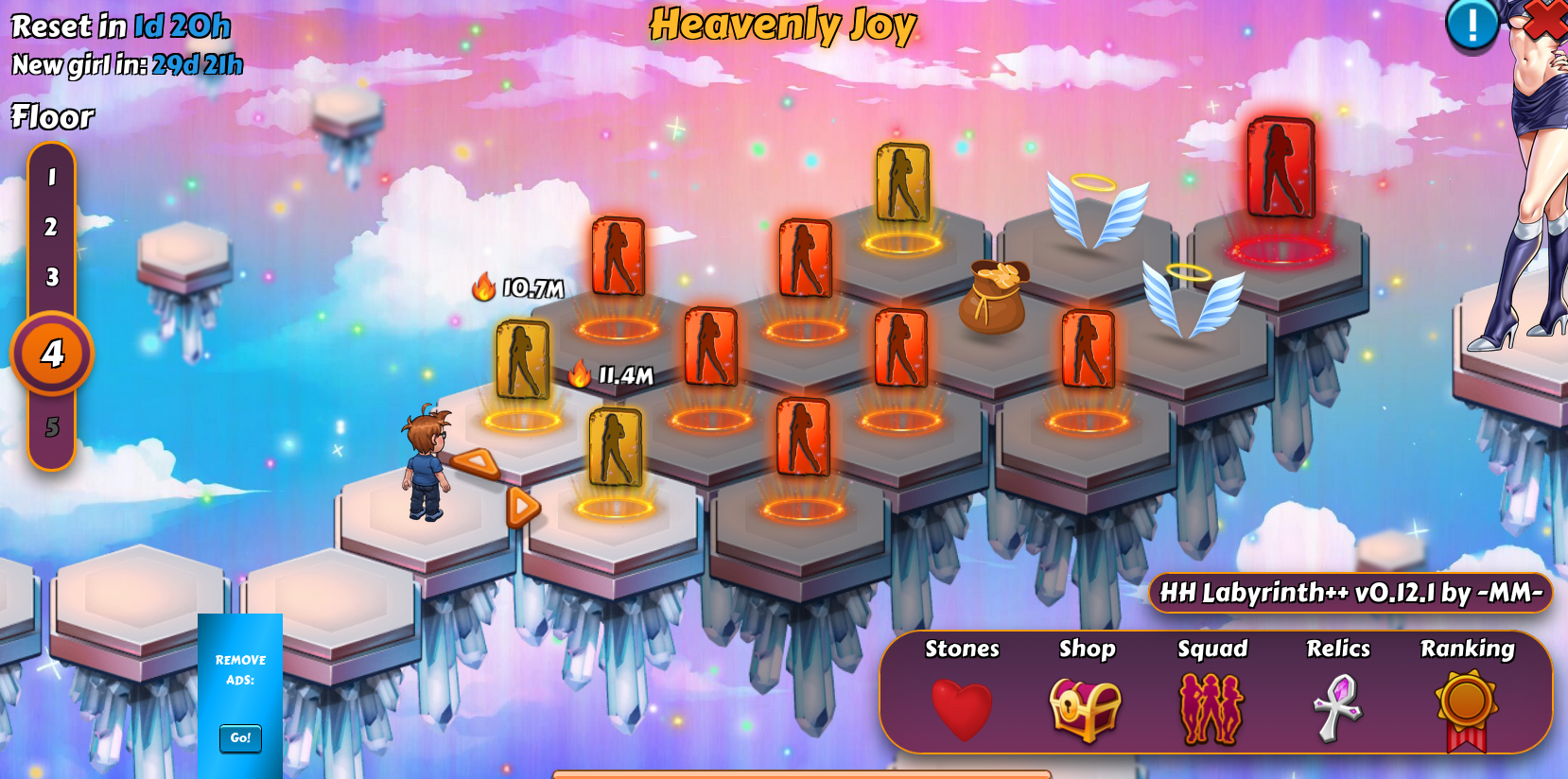
Task: Select the 11.4M power yellow card
Action: 615,447
